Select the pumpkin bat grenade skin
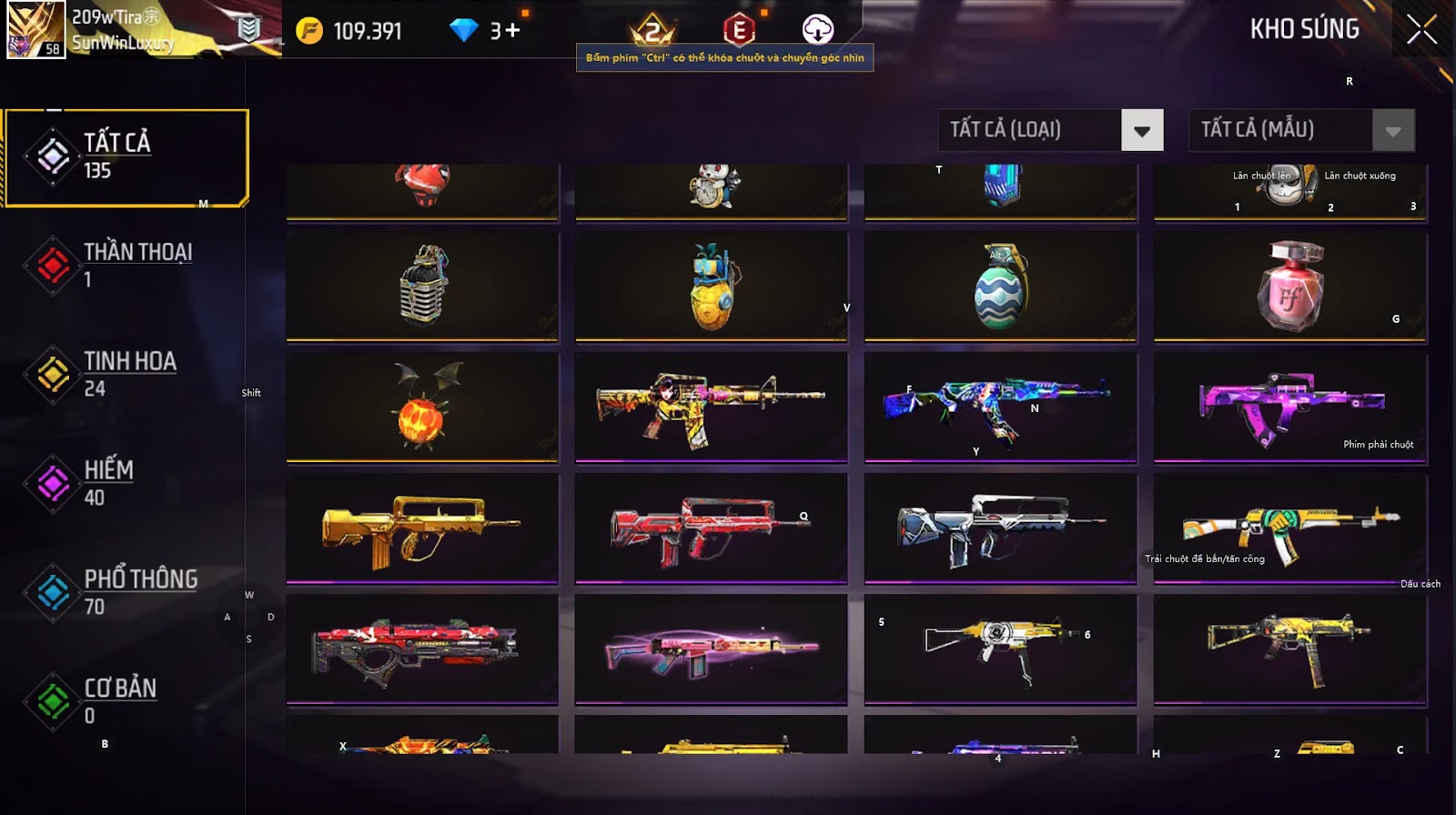The width and height of the screenshot is (1456, 815). click(422, 407)
